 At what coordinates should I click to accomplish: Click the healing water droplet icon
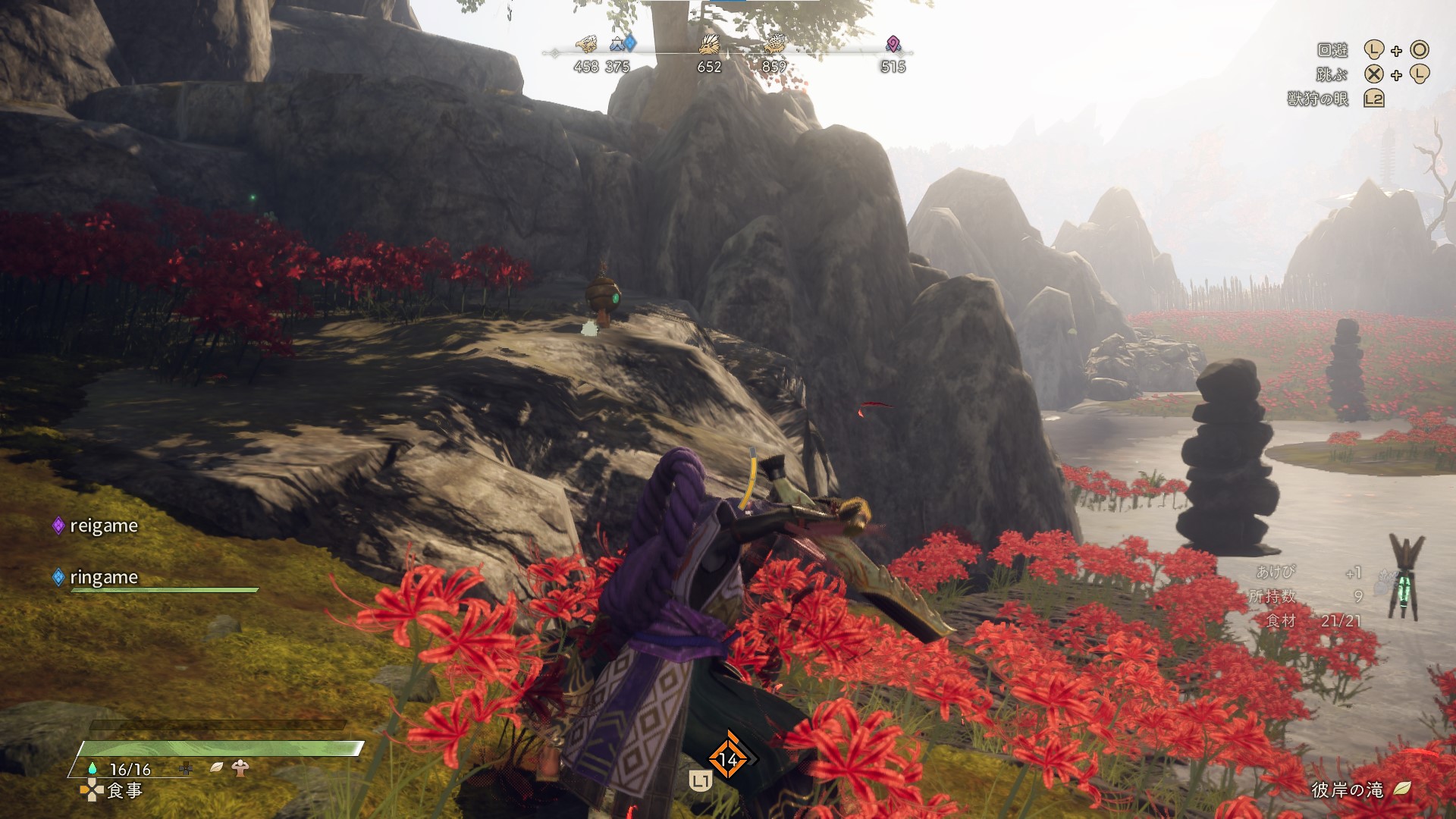[x=93, y=768]
